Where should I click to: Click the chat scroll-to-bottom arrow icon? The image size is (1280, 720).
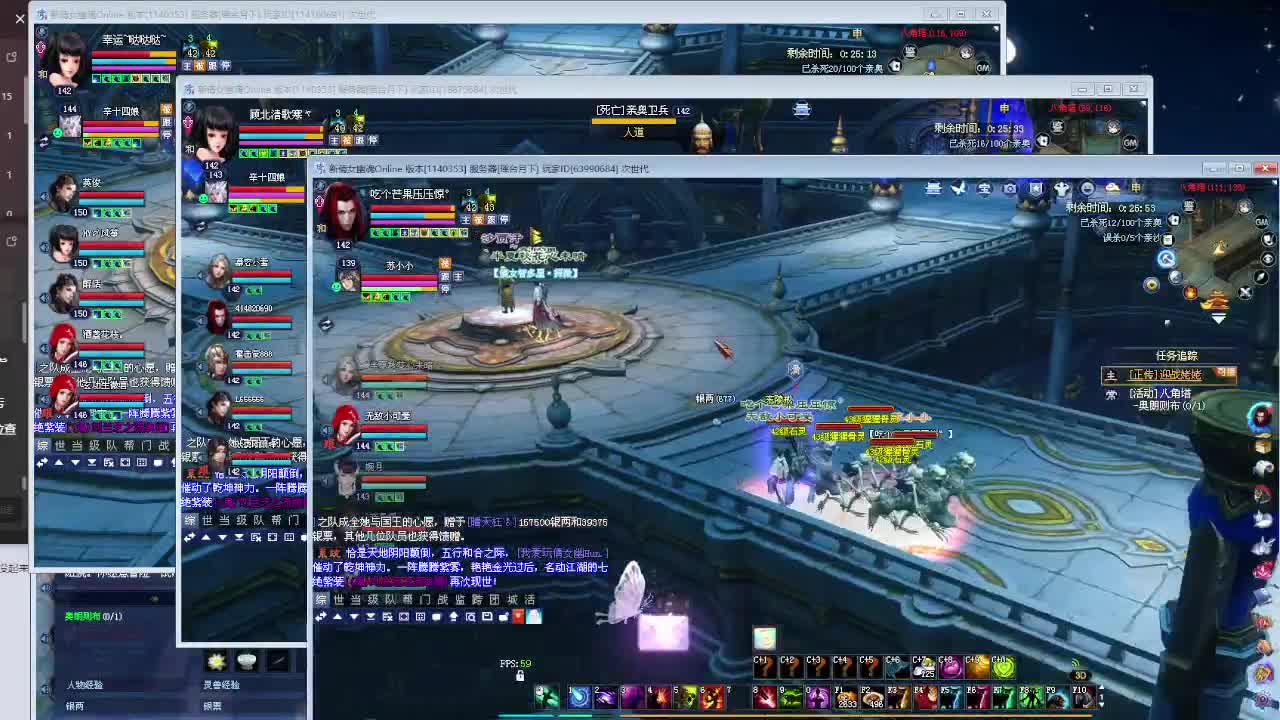[371, 617]
